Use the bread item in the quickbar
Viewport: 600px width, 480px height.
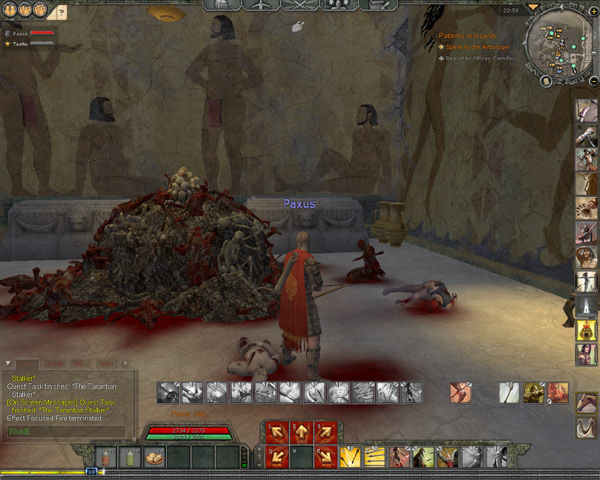[x=154, y=458]
